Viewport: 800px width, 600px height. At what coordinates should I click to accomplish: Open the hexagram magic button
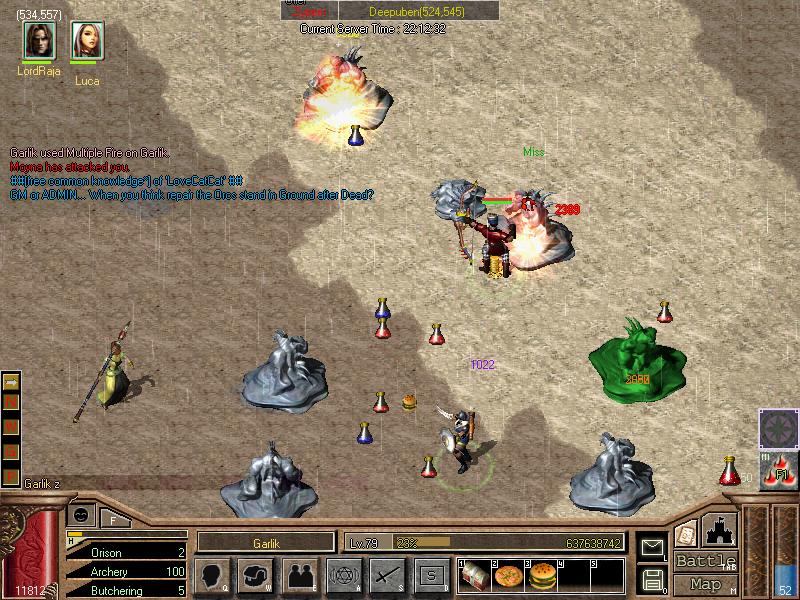(x=343, y=576)
